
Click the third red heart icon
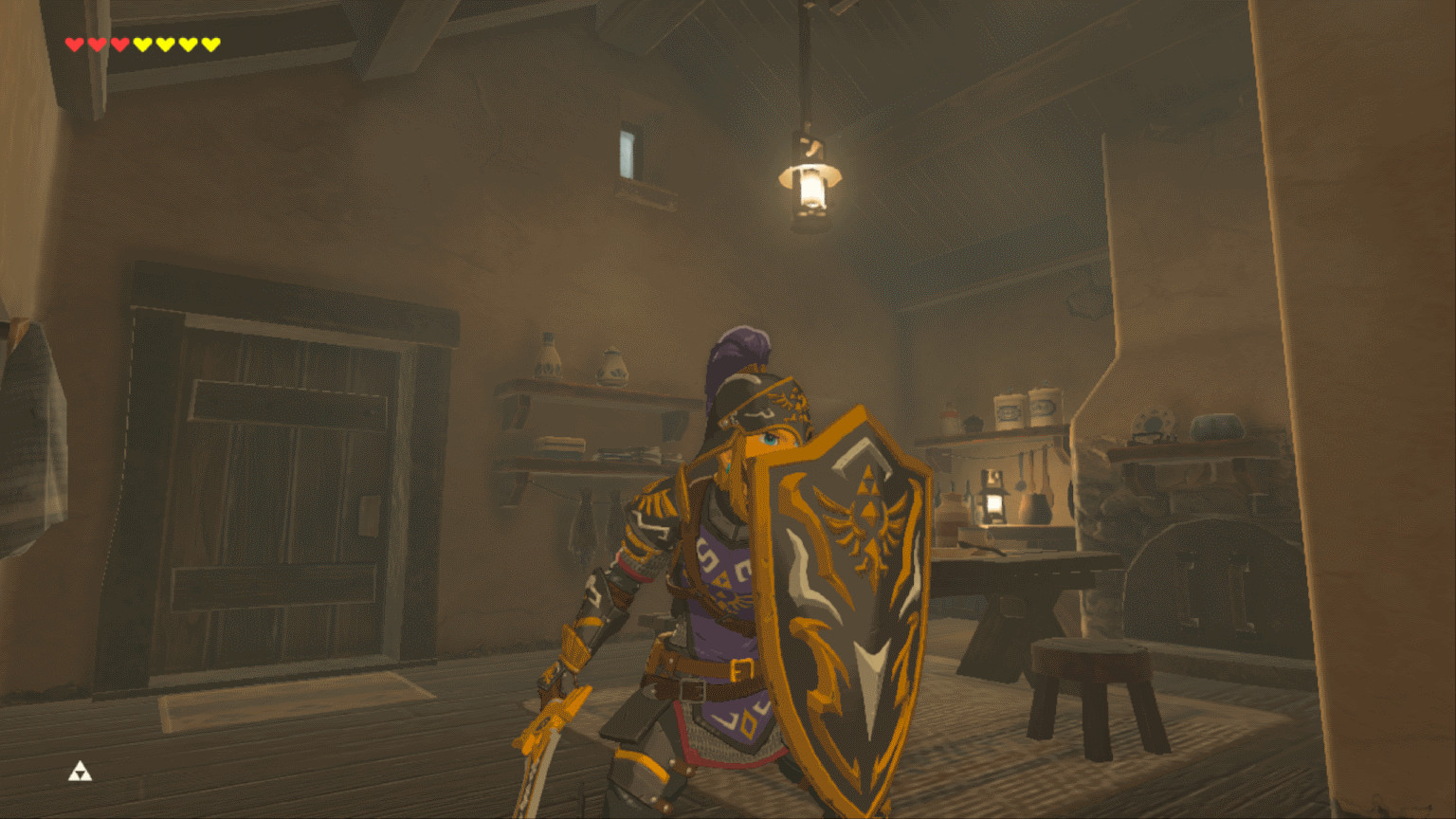tap(118, 43)
